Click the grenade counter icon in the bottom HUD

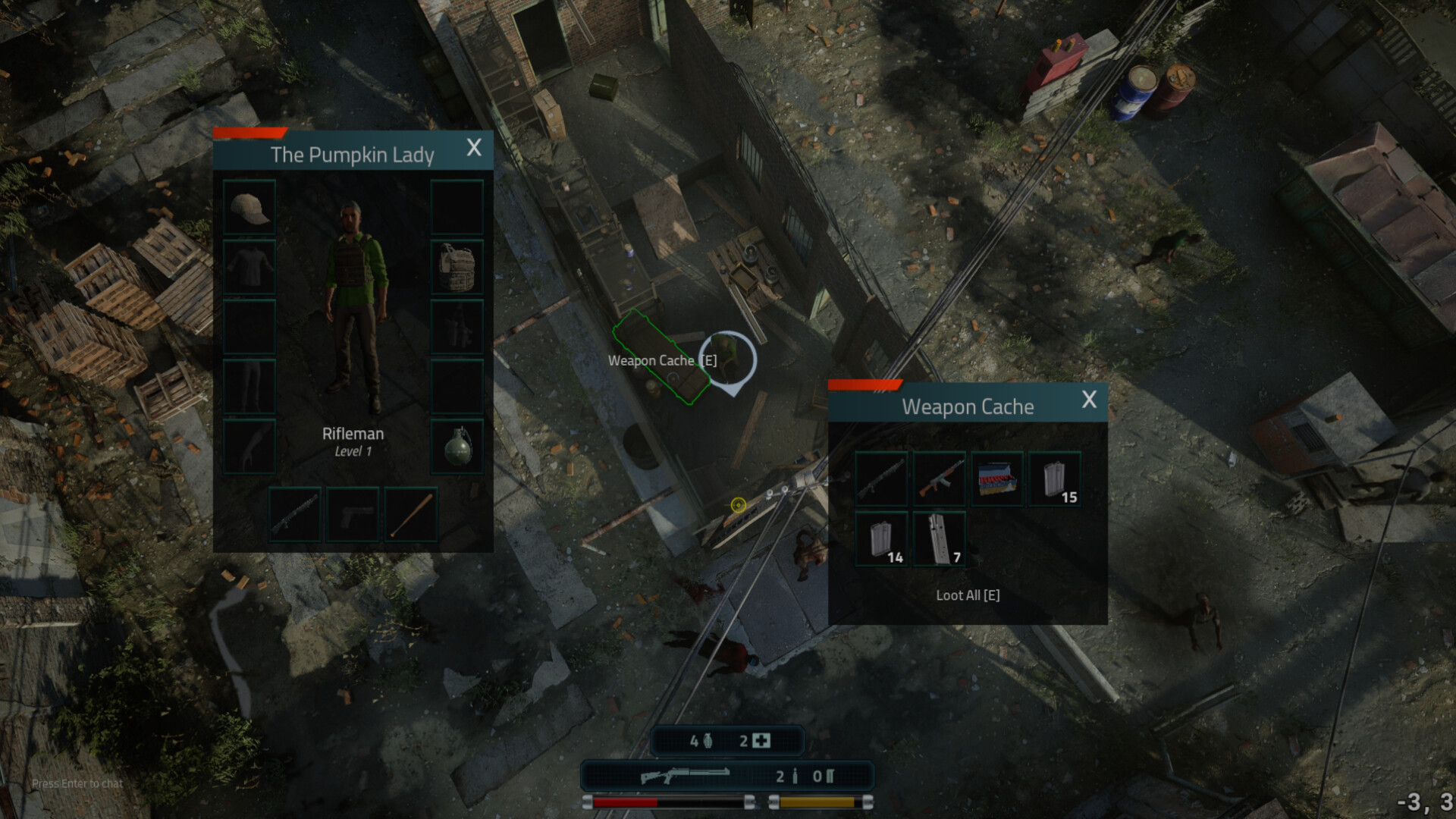(708, 740)
